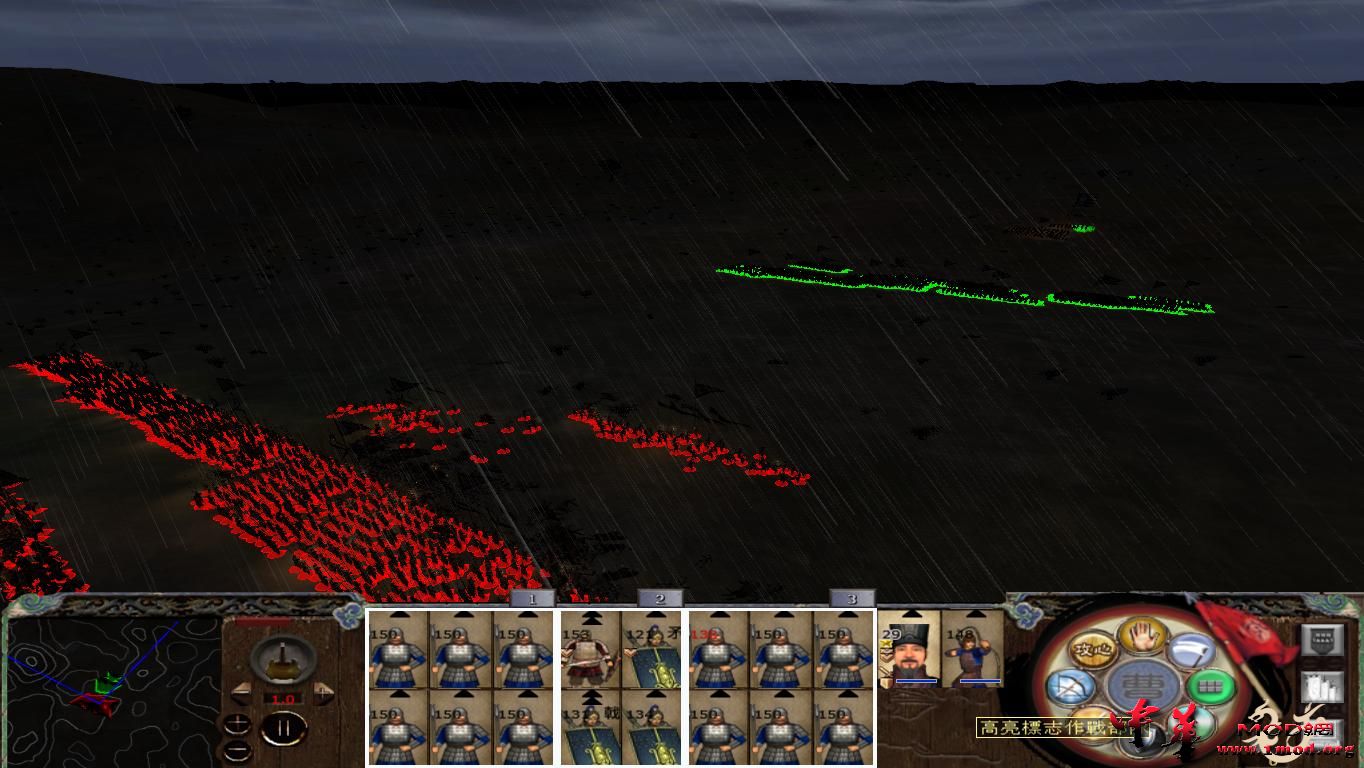1364x768 pixels.
Task: Click the battle scrolls icon on right panel
Action: click(1321, 687)
